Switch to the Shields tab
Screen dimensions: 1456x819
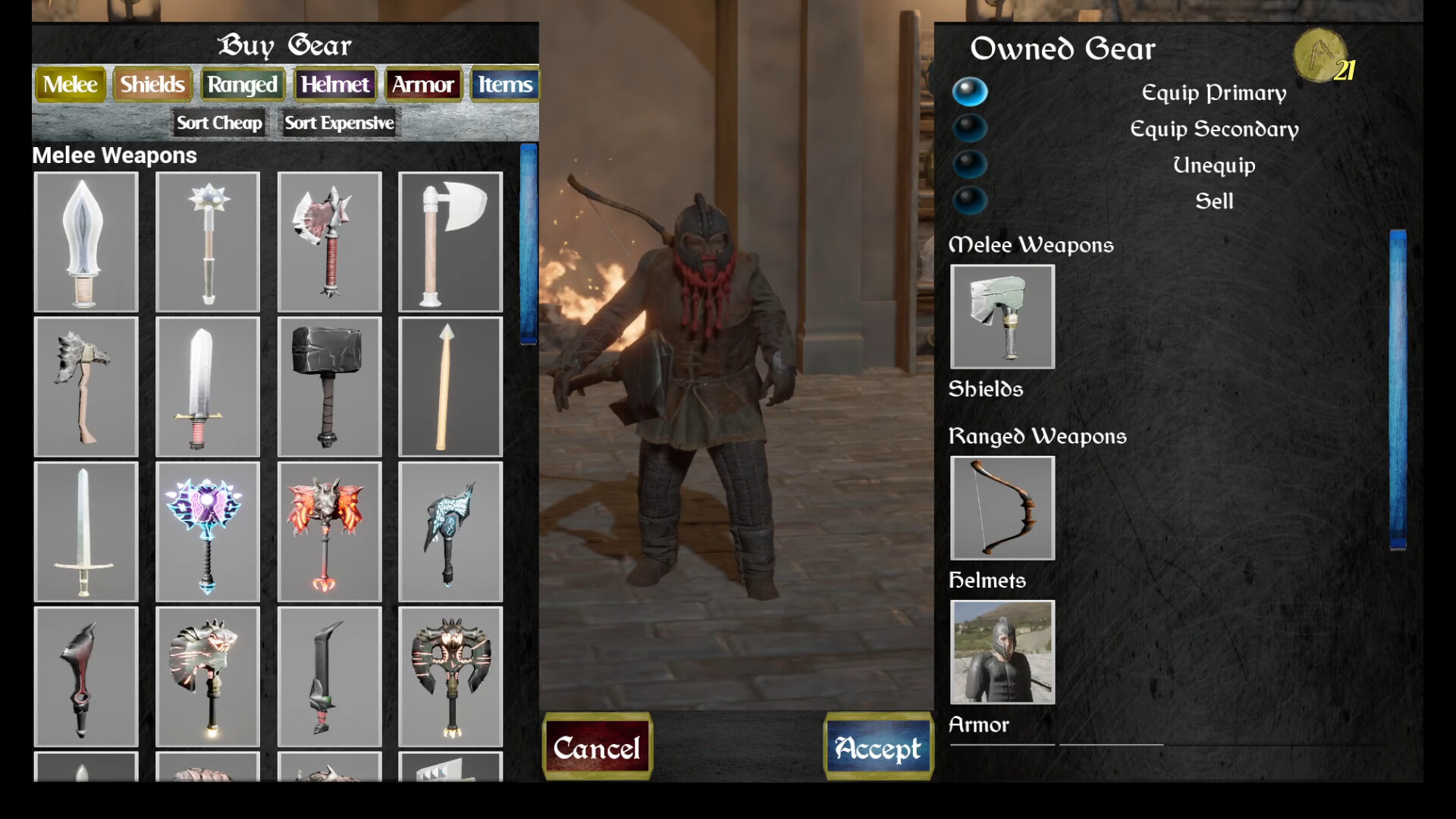[152, 84]
